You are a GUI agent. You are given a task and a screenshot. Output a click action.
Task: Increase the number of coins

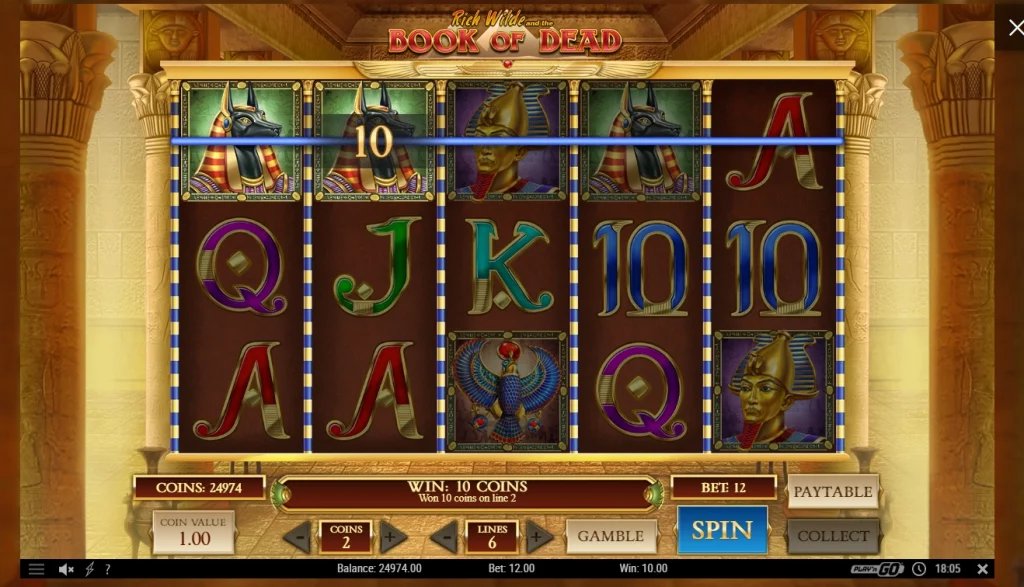(x=393, y=537)
